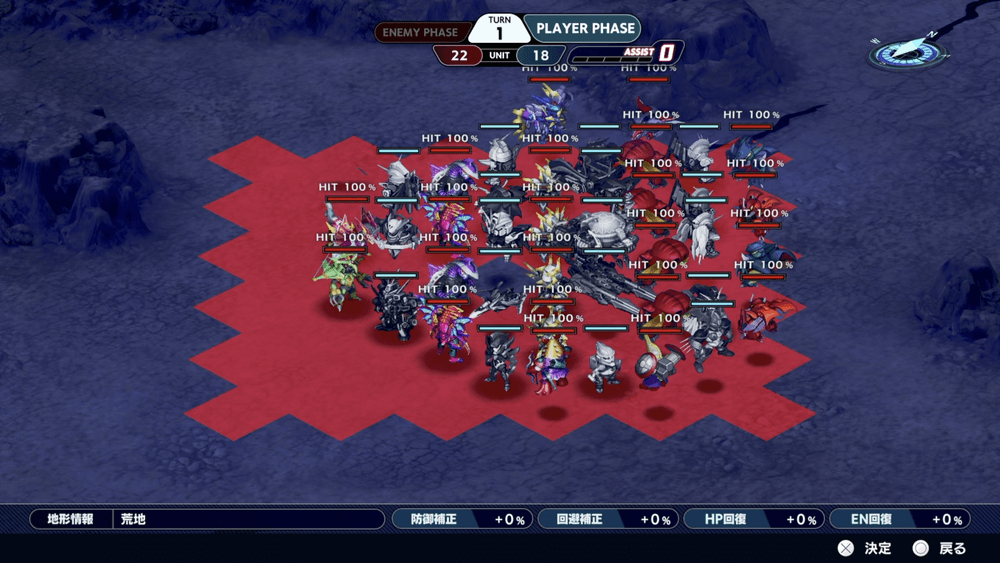Select the ENEMY PHASE label
Image resolution: width=1000 pixels, height=563 pixels.
(x=420, y=32)
